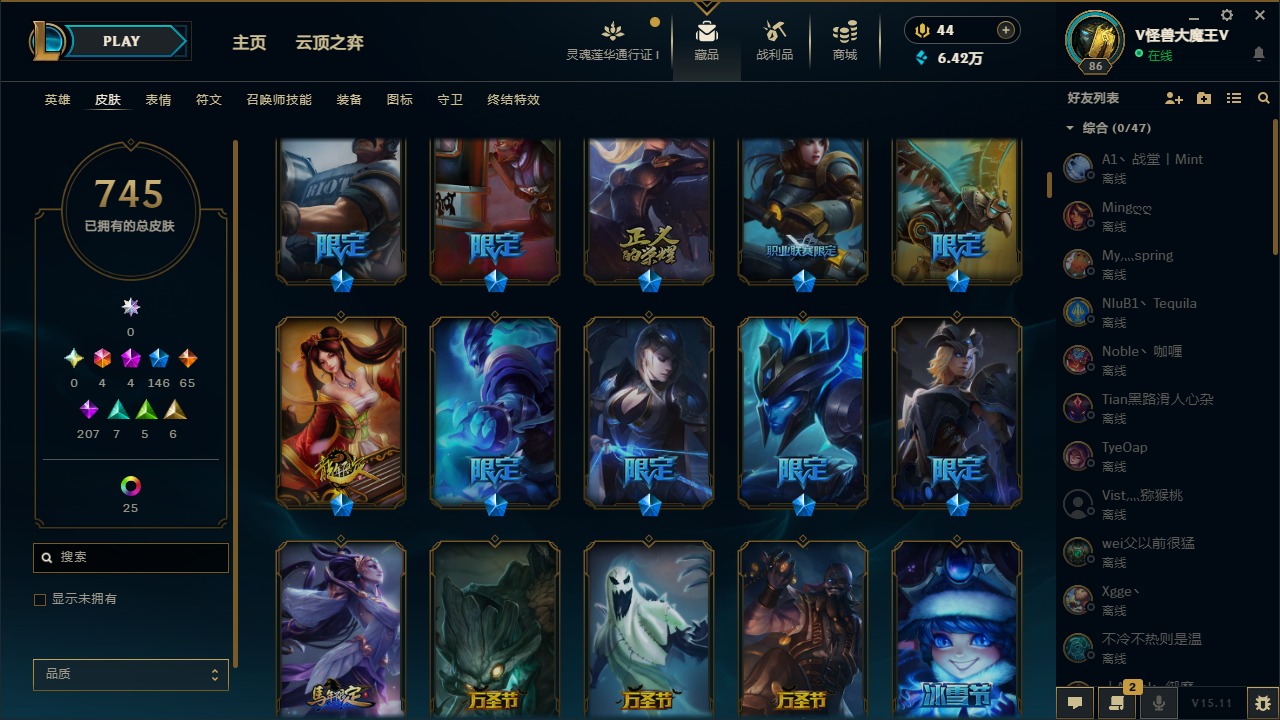
Task: Switch to the 英雄 tab
Action: point(57,100)
